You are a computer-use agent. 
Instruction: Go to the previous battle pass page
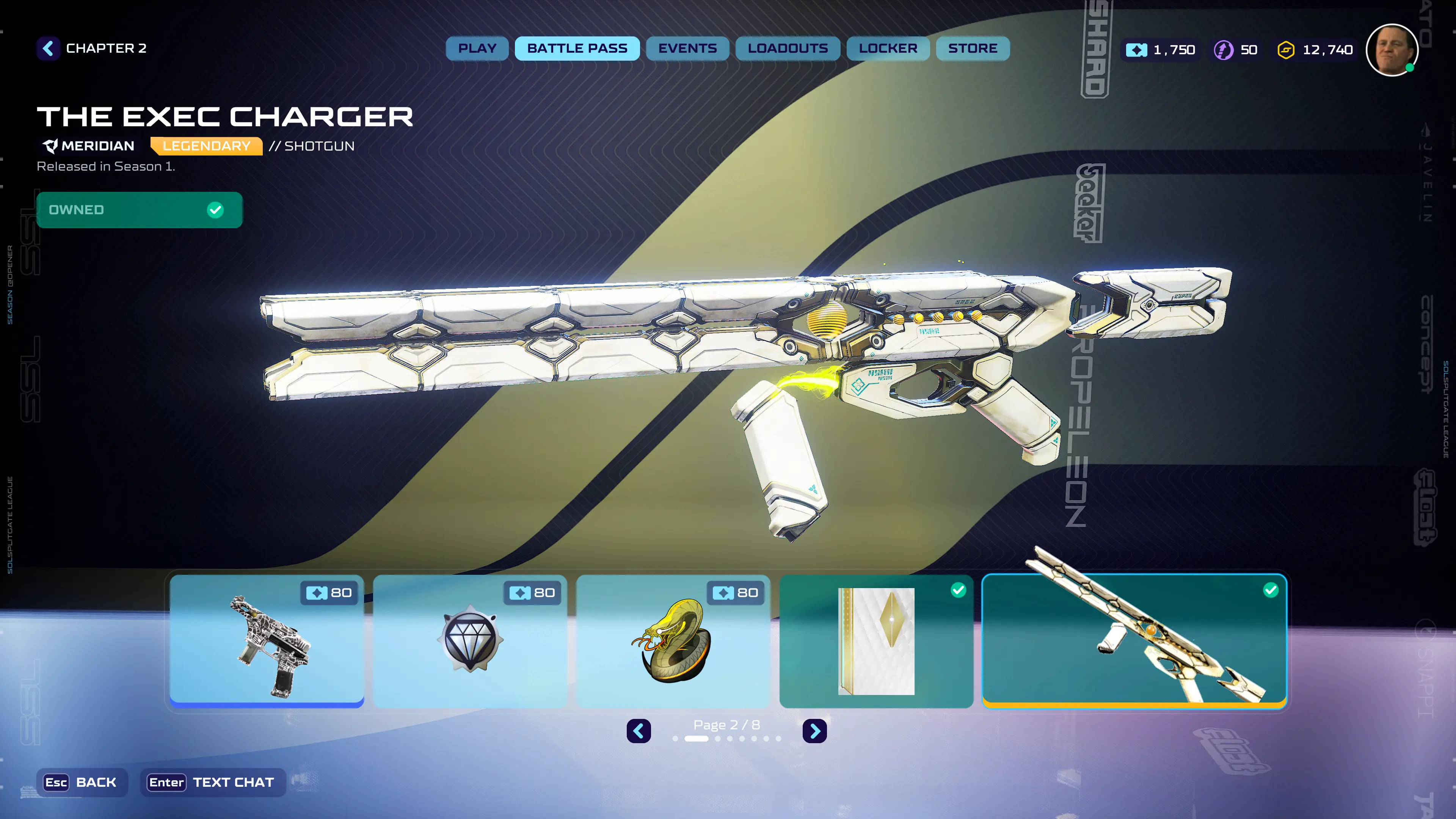(639, 731)
